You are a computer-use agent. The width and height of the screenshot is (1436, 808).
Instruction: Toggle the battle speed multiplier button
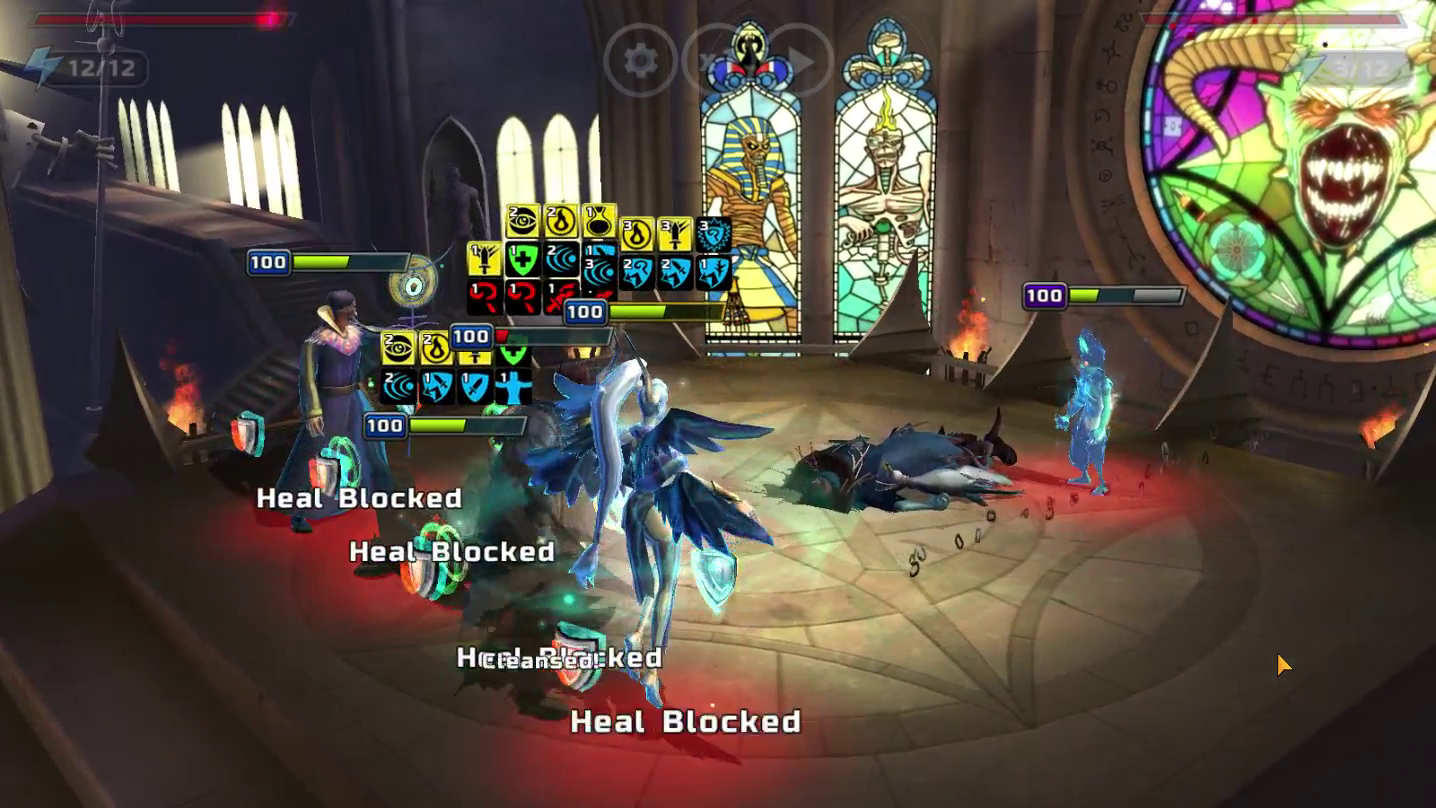[x=717, y=62]
